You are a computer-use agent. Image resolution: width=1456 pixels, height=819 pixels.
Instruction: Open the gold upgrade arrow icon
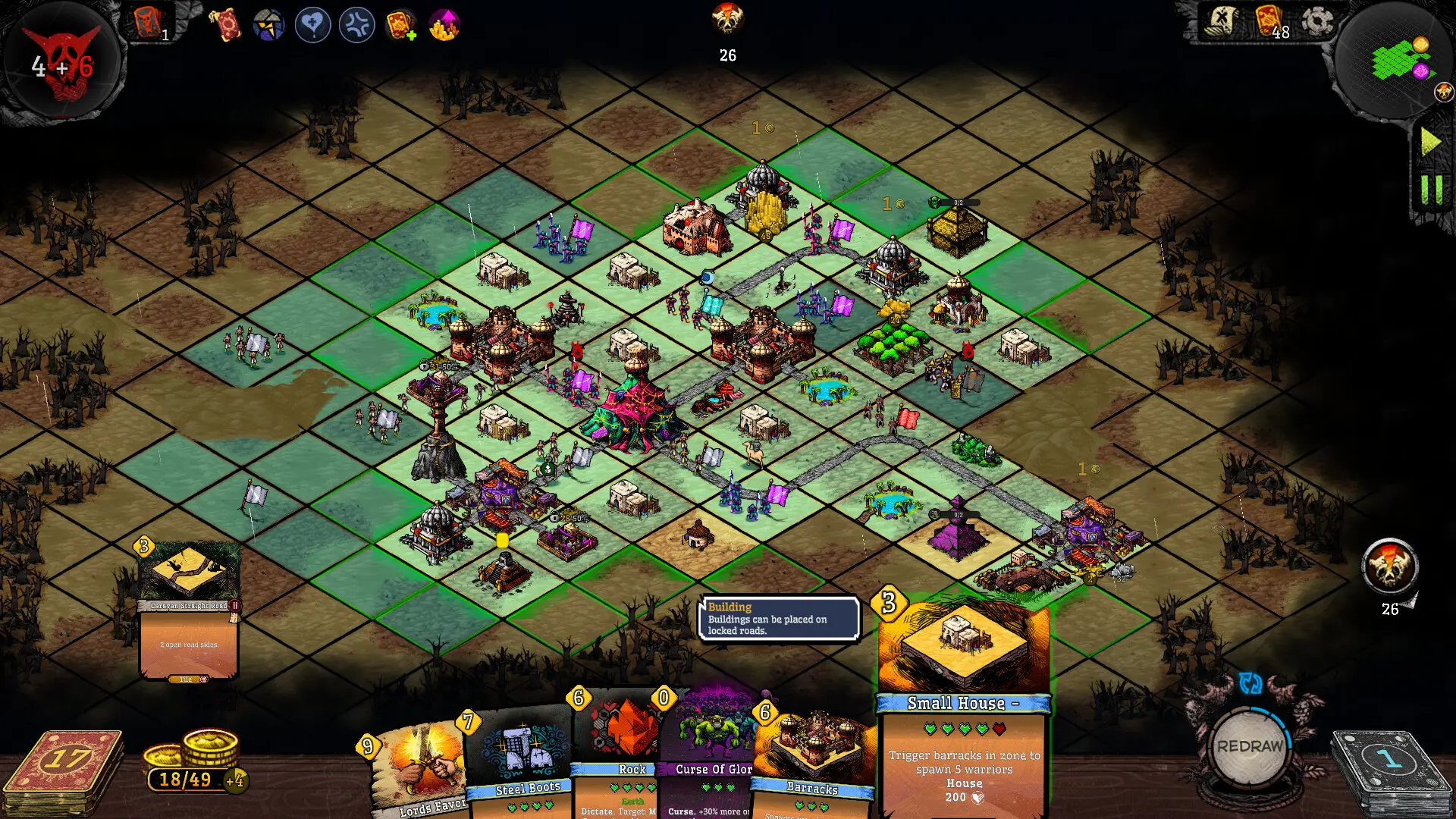[x=444, y=24]
